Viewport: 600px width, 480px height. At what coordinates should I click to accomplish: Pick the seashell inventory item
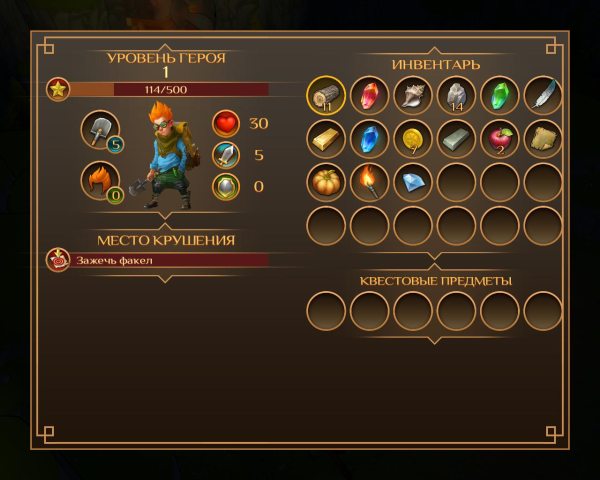(x=413, y=97)
